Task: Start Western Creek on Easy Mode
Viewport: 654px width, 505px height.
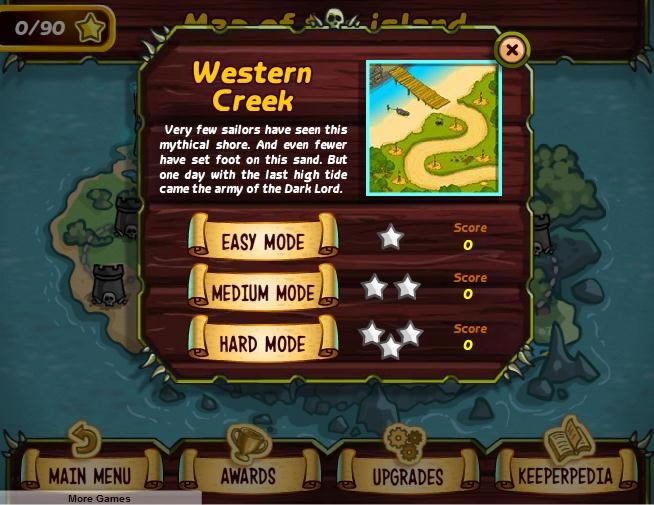Action: point(263,240)
